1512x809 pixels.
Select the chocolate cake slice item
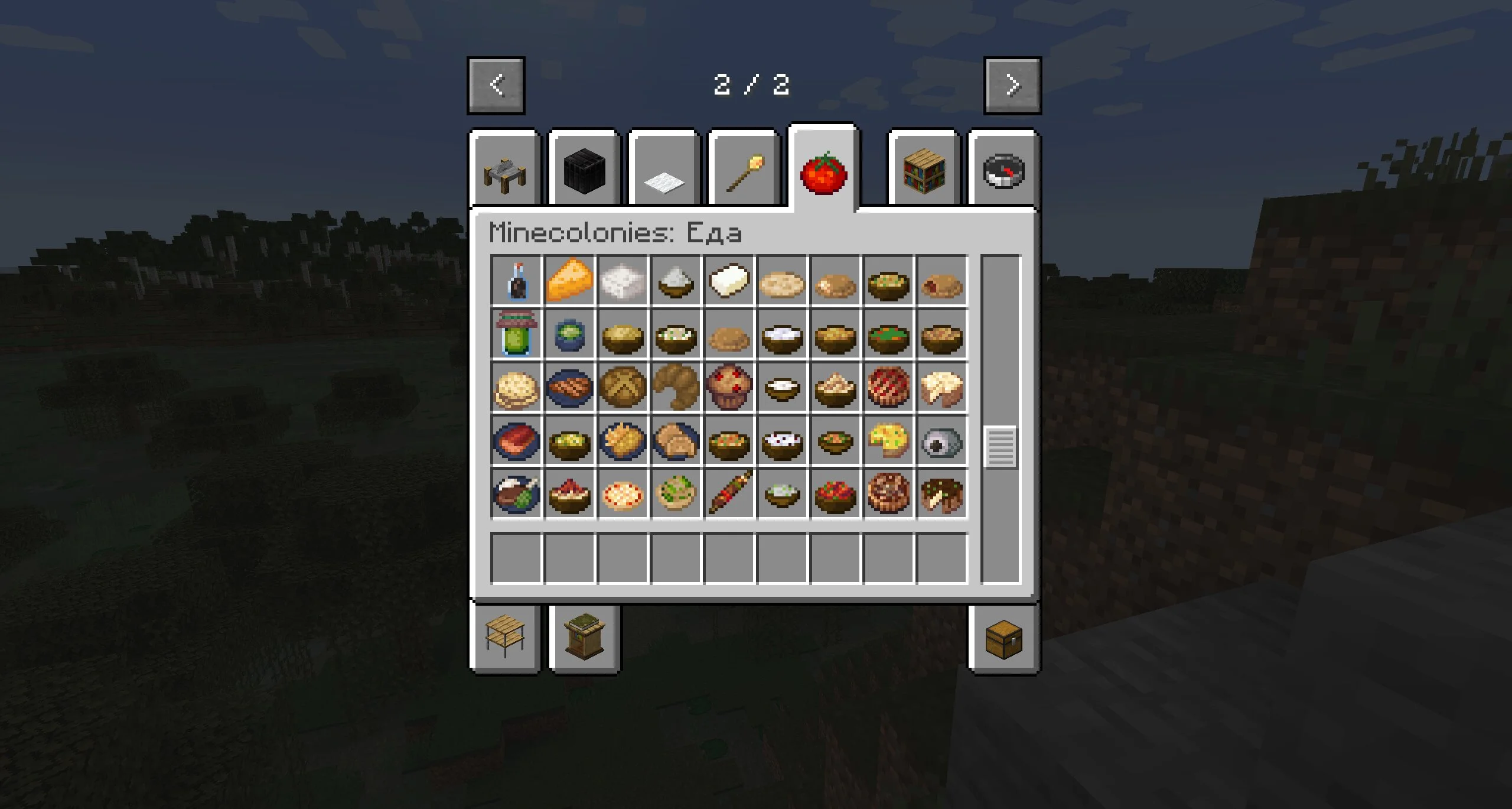(941, 493)
